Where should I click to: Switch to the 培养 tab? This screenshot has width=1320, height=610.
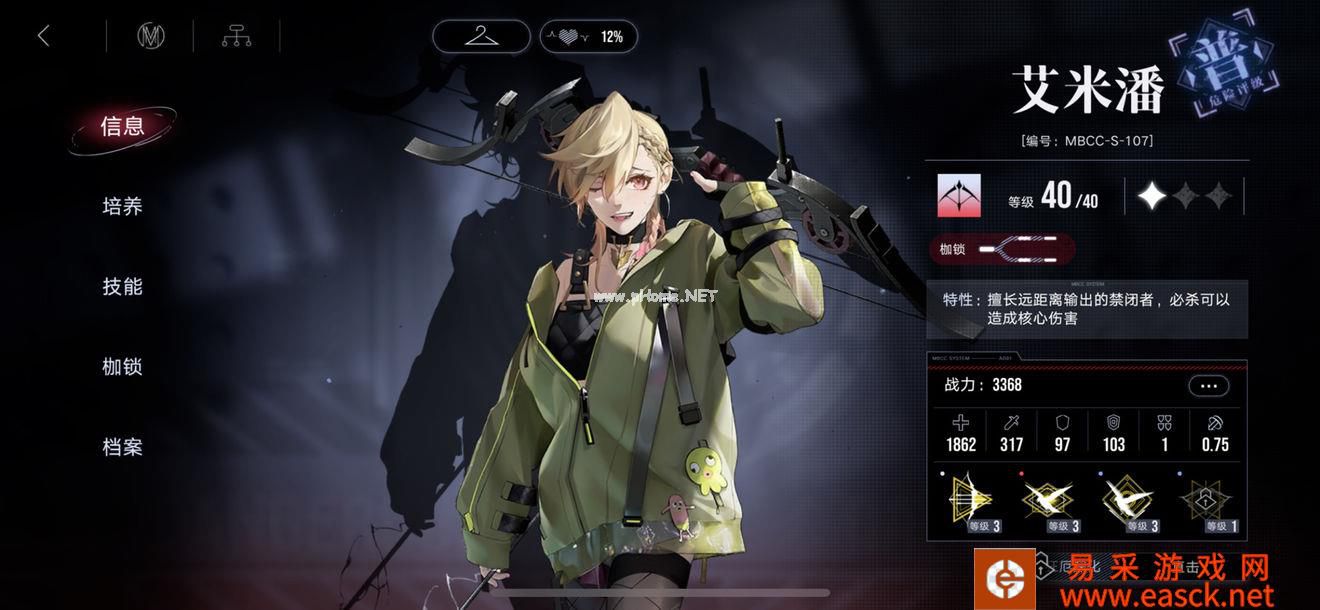point(122,207)
